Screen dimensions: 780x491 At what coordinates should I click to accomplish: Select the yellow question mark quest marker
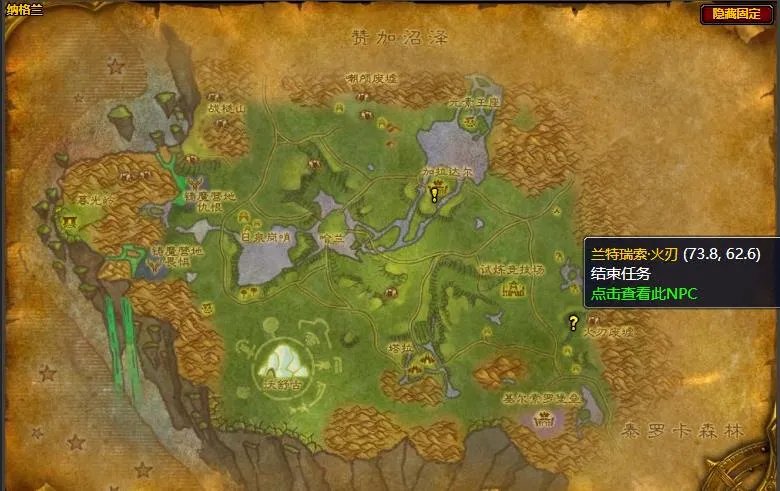[x=573, y=323]
